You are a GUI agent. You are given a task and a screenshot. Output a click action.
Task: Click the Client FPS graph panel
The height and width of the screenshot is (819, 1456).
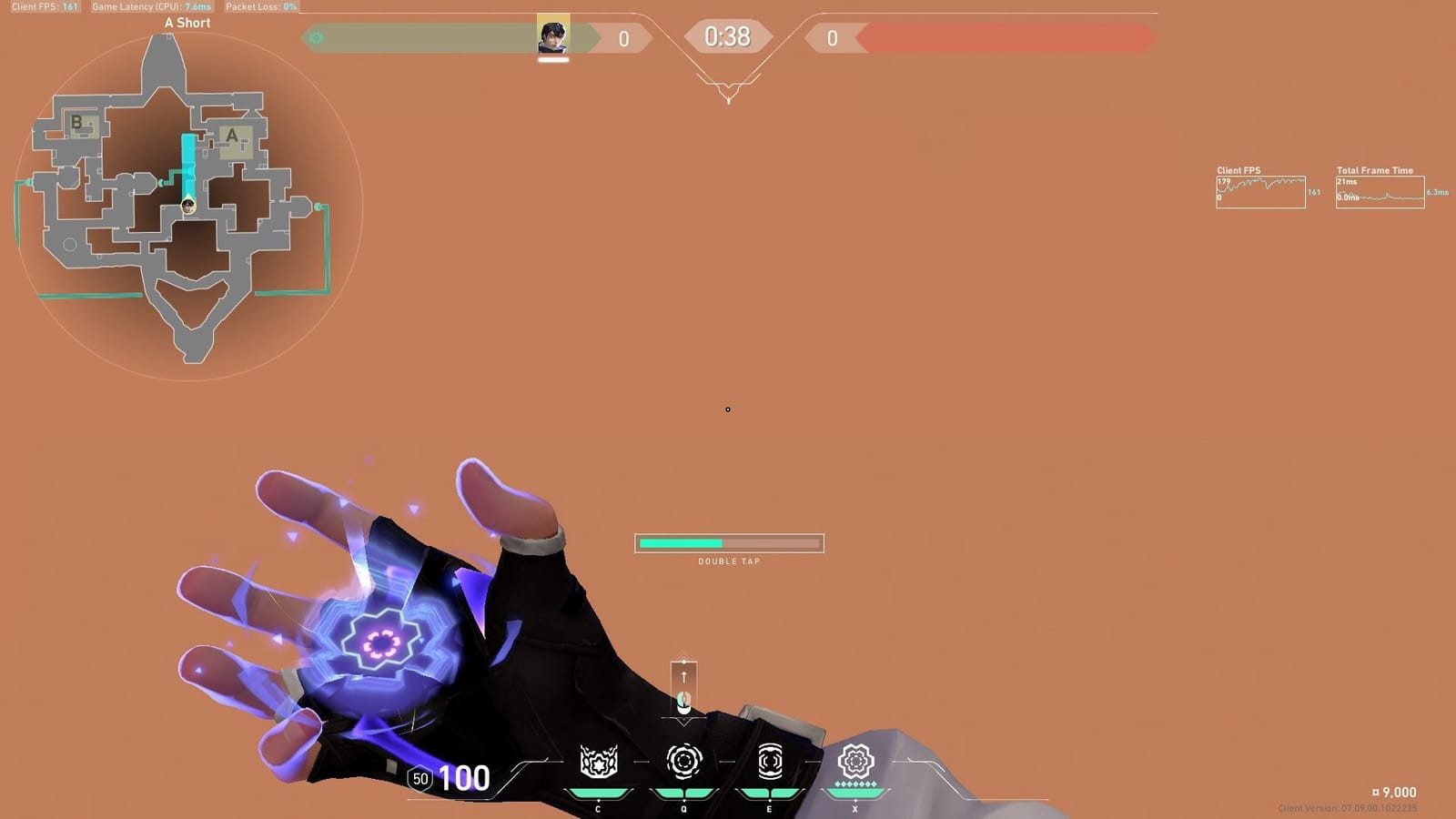[x=1260, y=189]
